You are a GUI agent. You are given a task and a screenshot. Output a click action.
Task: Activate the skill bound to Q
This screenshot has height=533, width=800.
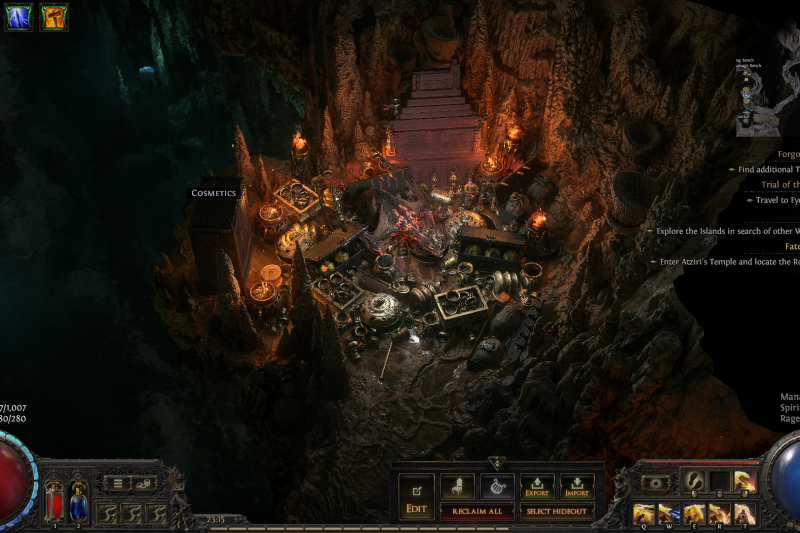click(641, 513)
